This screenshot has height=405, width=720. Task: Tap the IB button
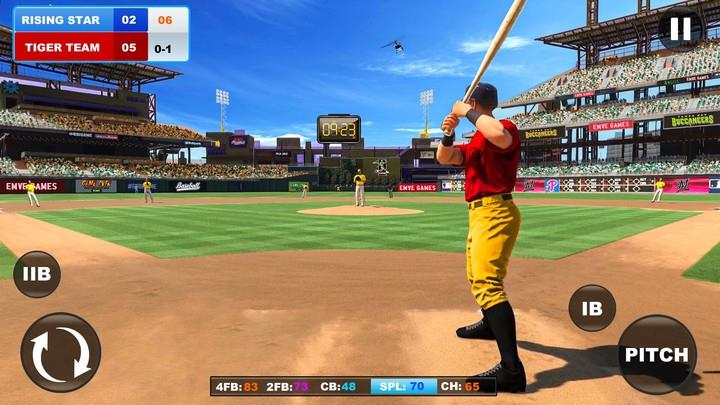pos(592,308)
